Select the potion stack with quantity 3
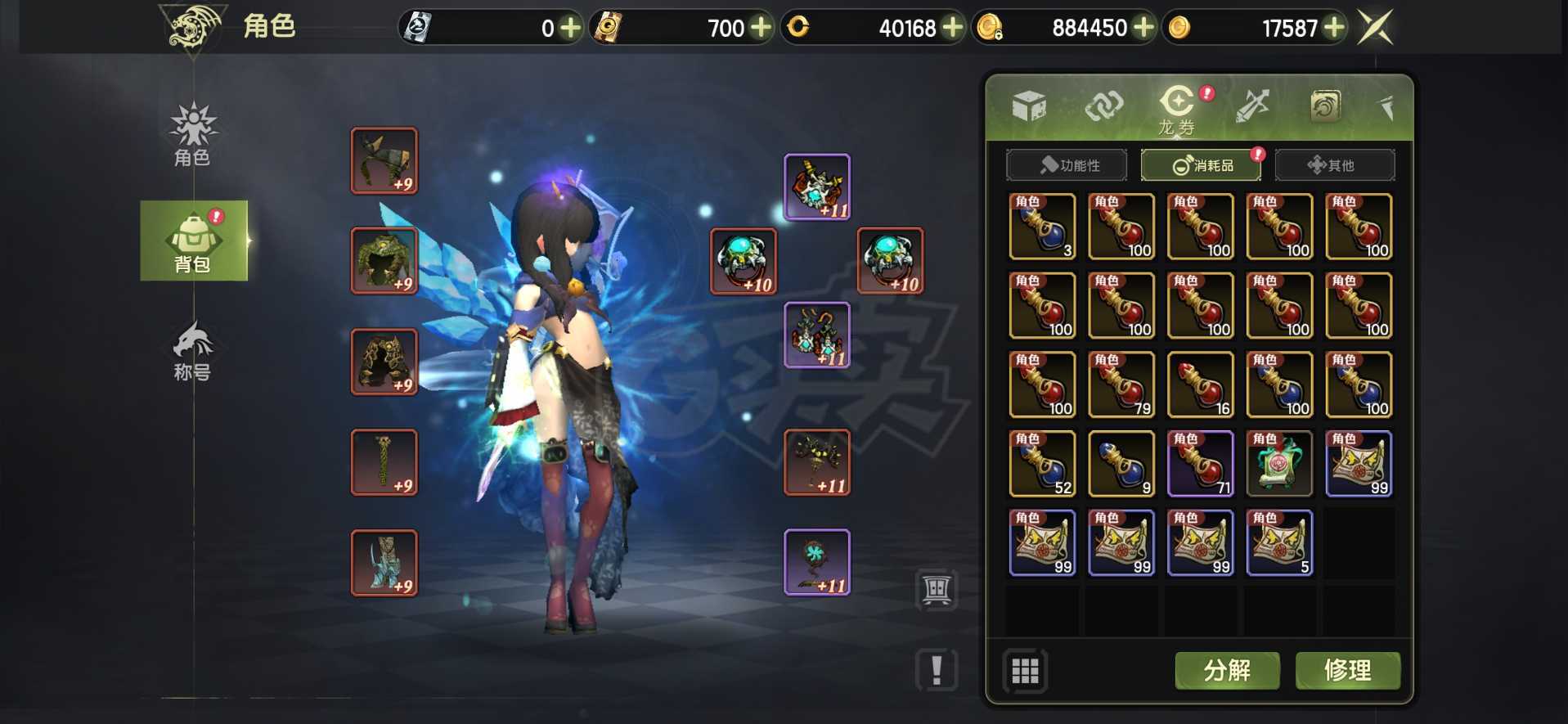 click(1042, 227)
